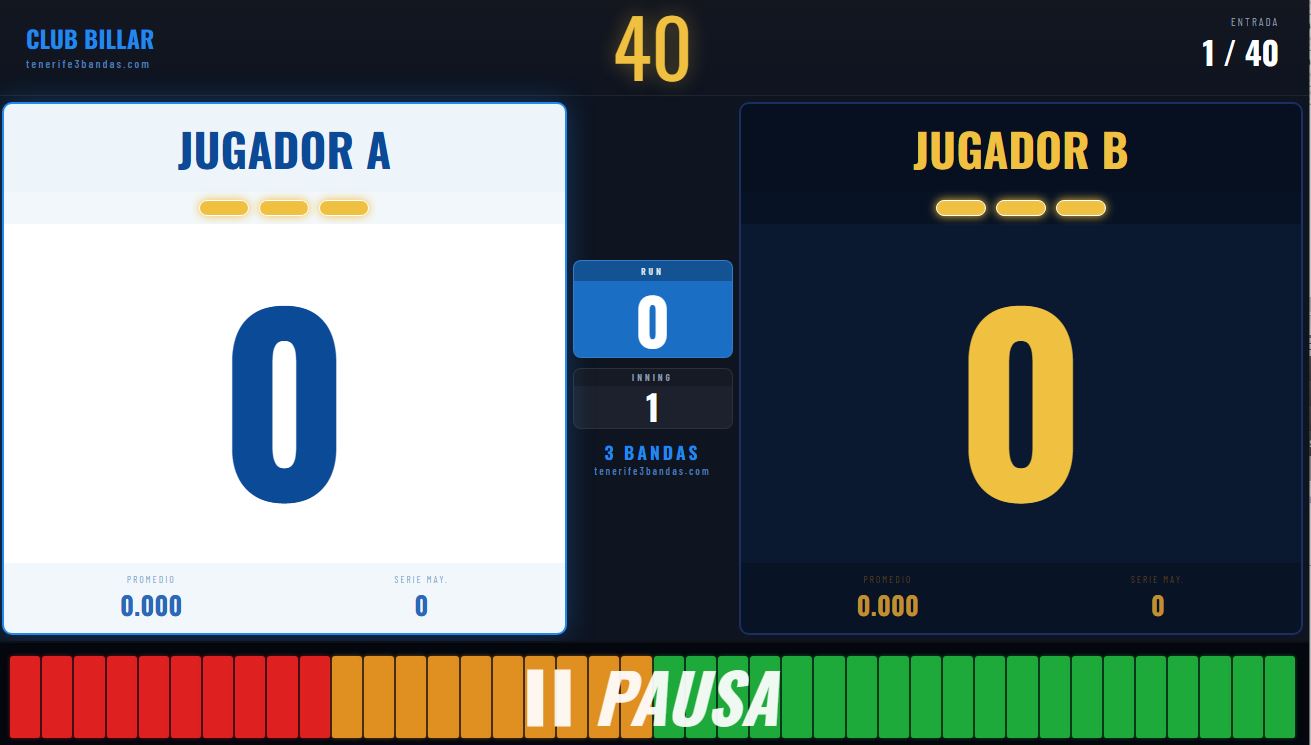
Task: Click the INNING counter box
Action: [652, 397]
